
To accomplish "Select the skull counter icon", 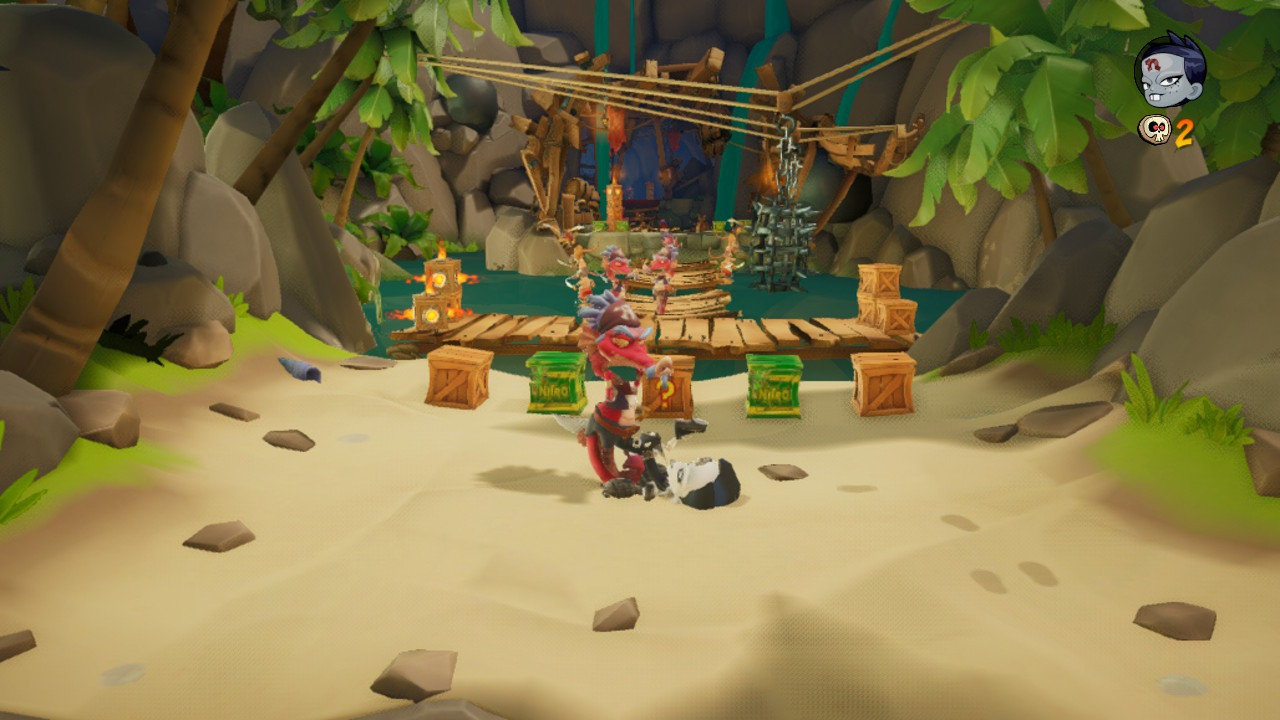I will coord(1155,130).
